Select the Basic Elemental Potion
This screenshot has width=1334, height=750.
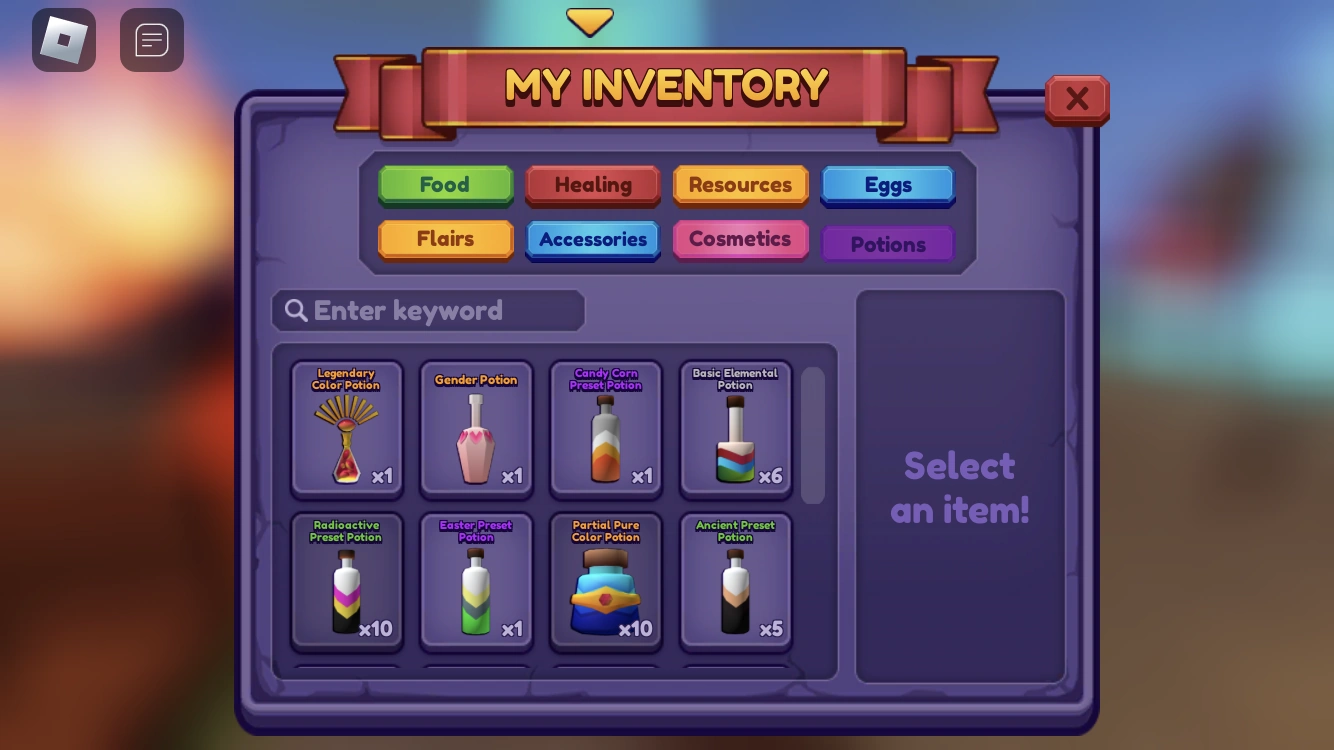point(735,428)
